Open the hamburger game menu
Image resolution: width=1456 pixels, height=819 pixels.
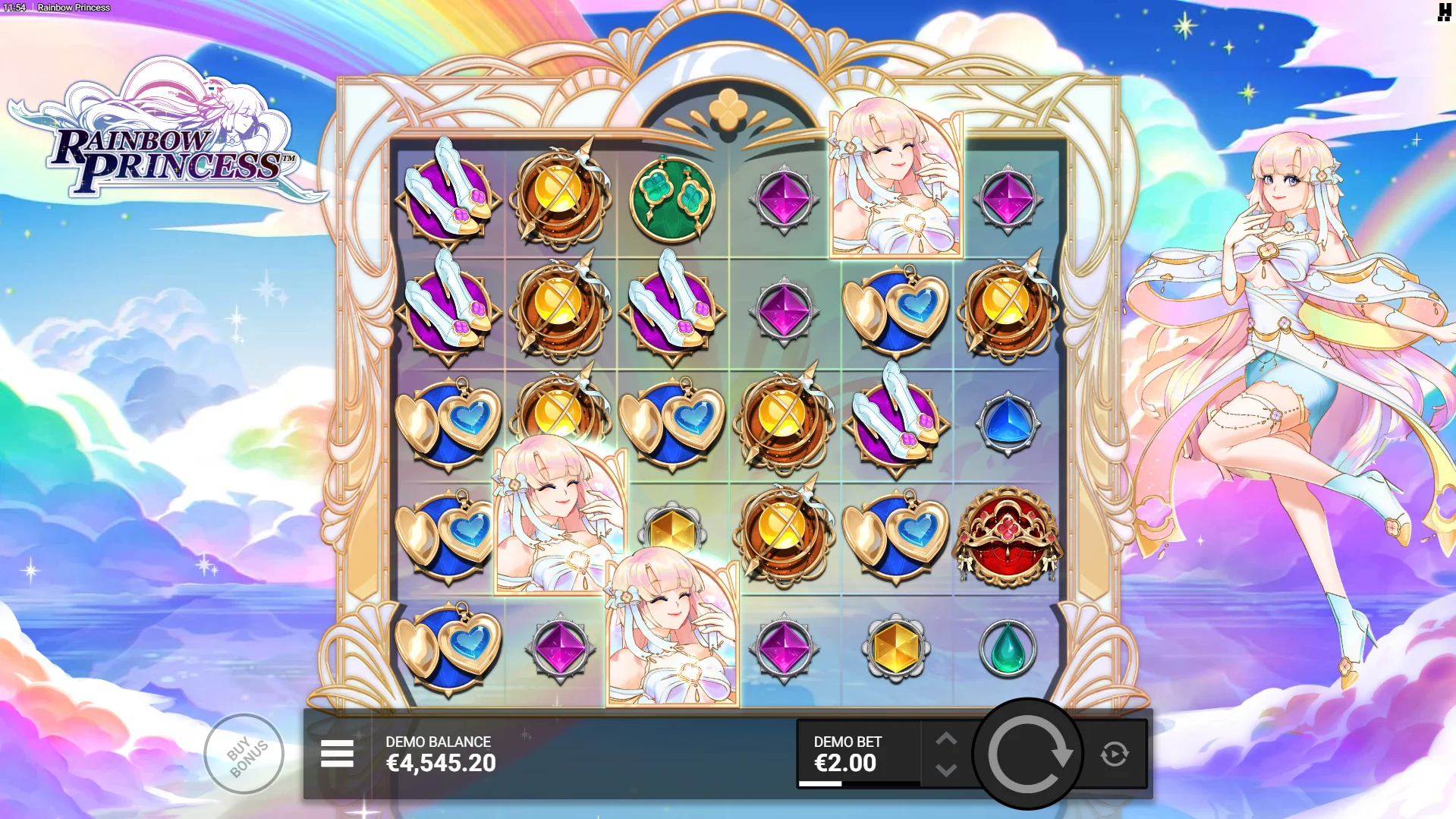click(x=337, y=754)
